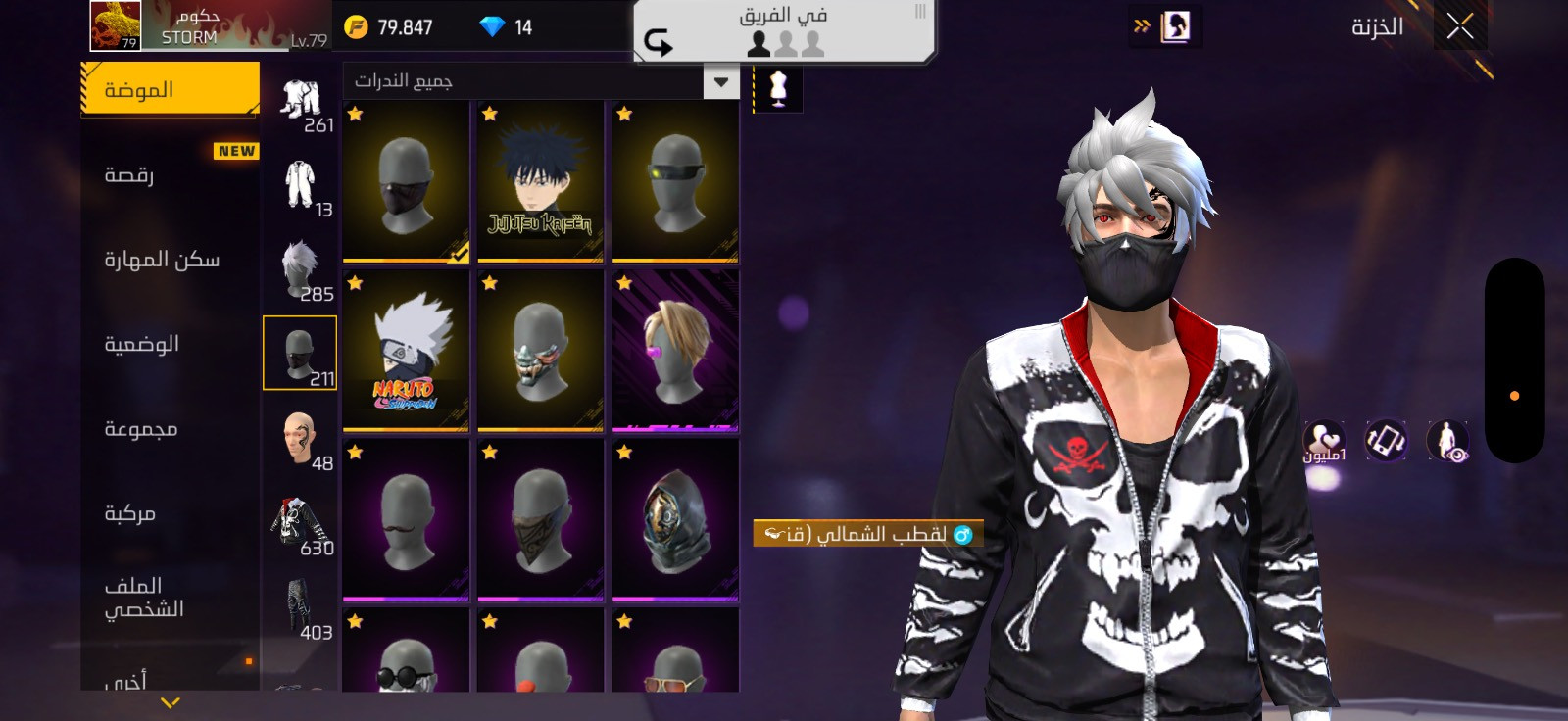Select the hair category with 285 items
The image size is (1568, 721).
[x=300, y=268]
